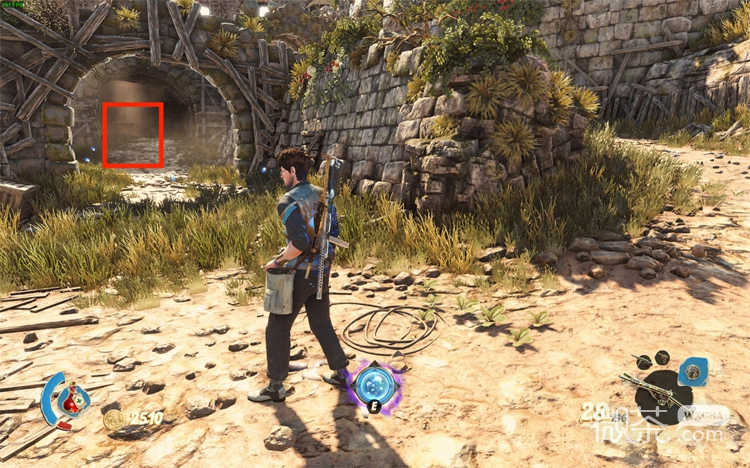The width and height of the screenshot is (750, 468).
Task: Click the gold coin currency icon
Action: 115,419
